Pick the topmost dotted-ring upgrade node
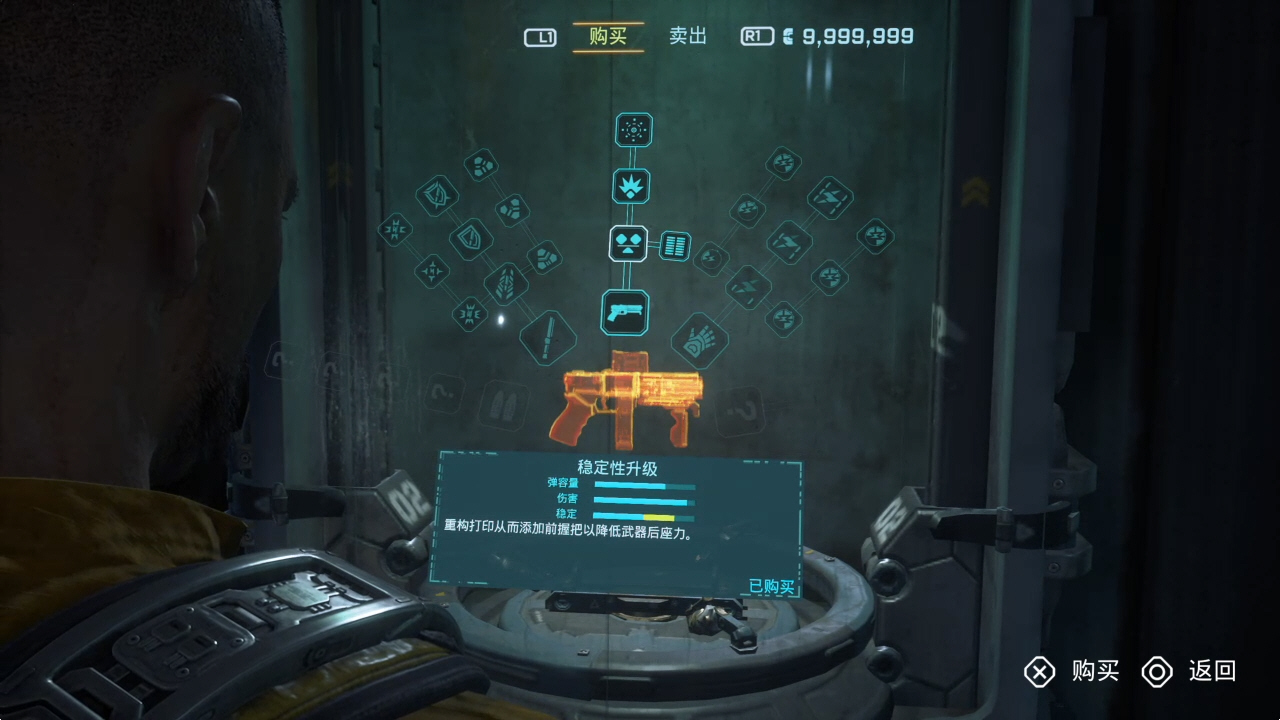This screenshot has height=720, width=1280. (632, 130)
